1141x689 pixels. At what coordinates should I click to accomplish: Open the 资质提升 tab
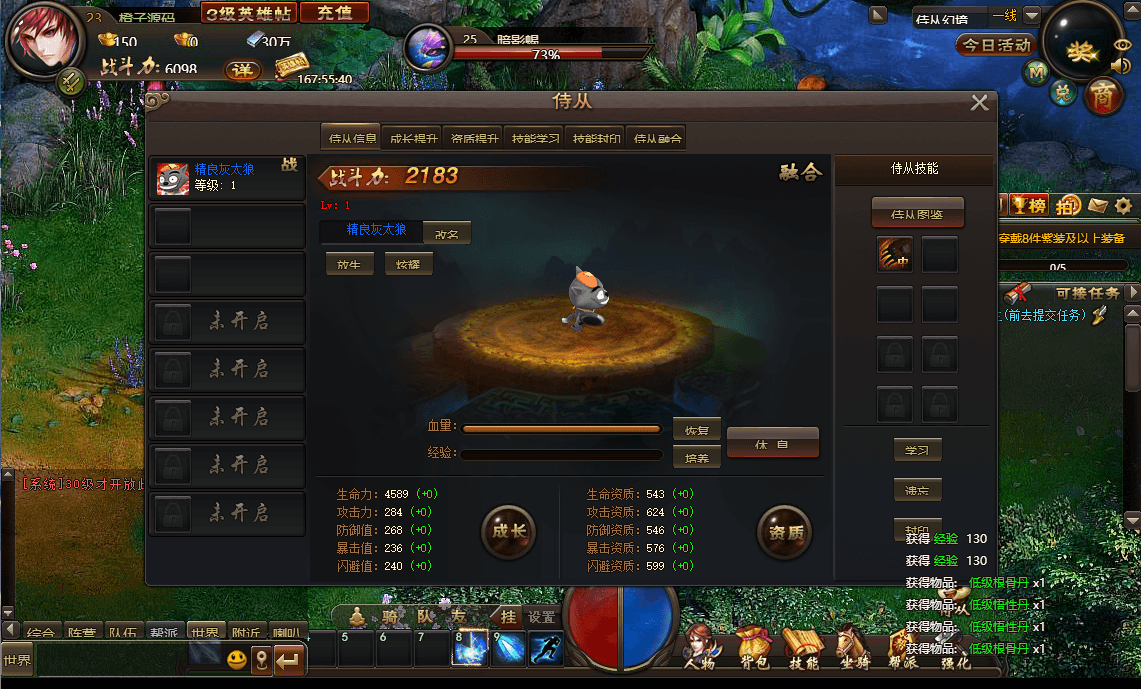474,139
